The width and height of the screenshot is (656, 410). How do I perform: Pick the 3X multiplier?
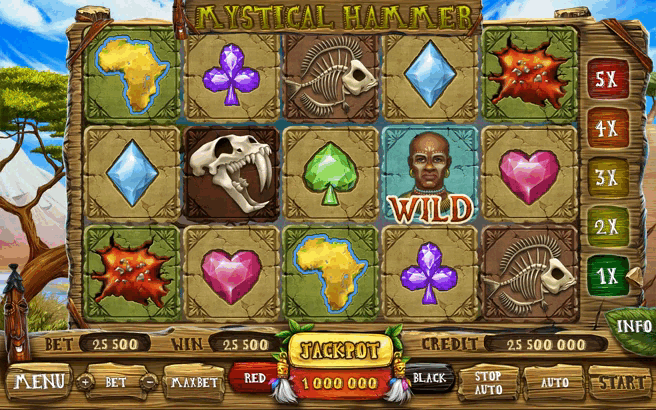(x=603, y=178)
